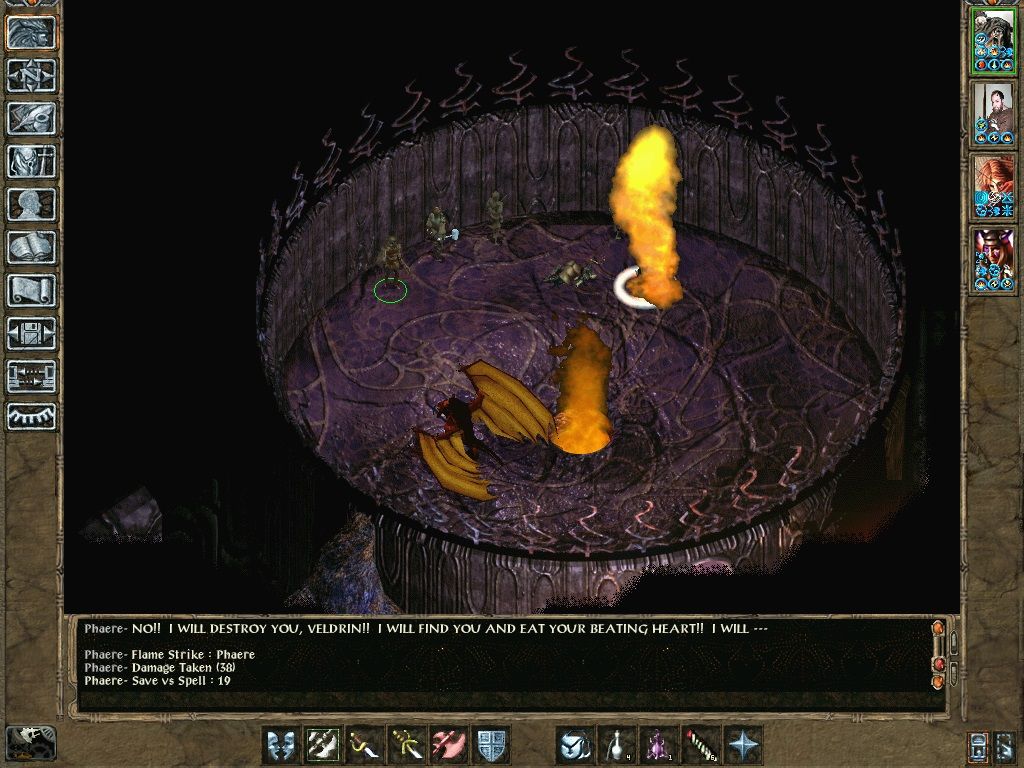Open the priest scroll button
The height and width of the screenshot is (768, 1024).
32,290
